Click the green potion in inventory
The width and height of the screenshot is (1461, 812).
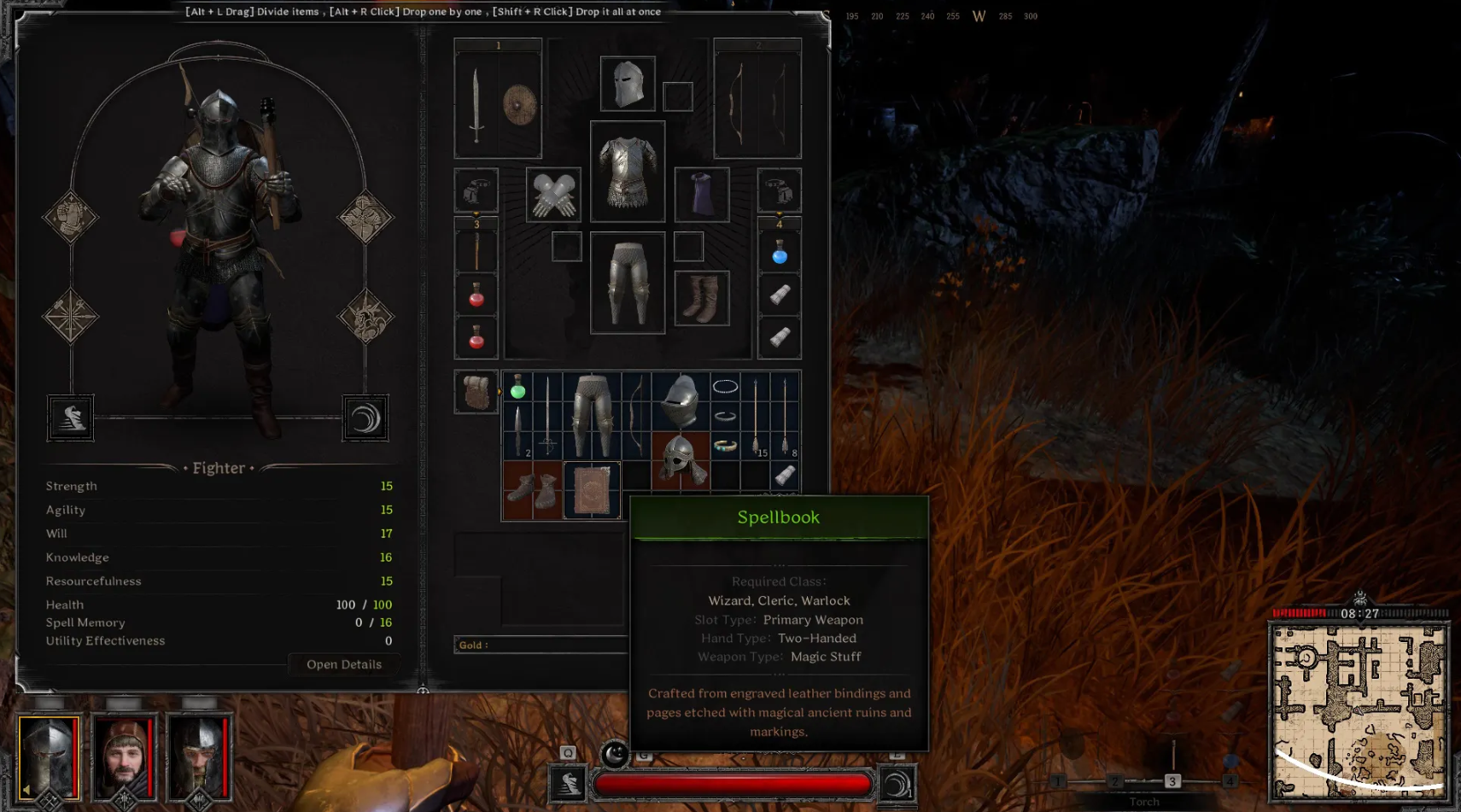(517, 388)
